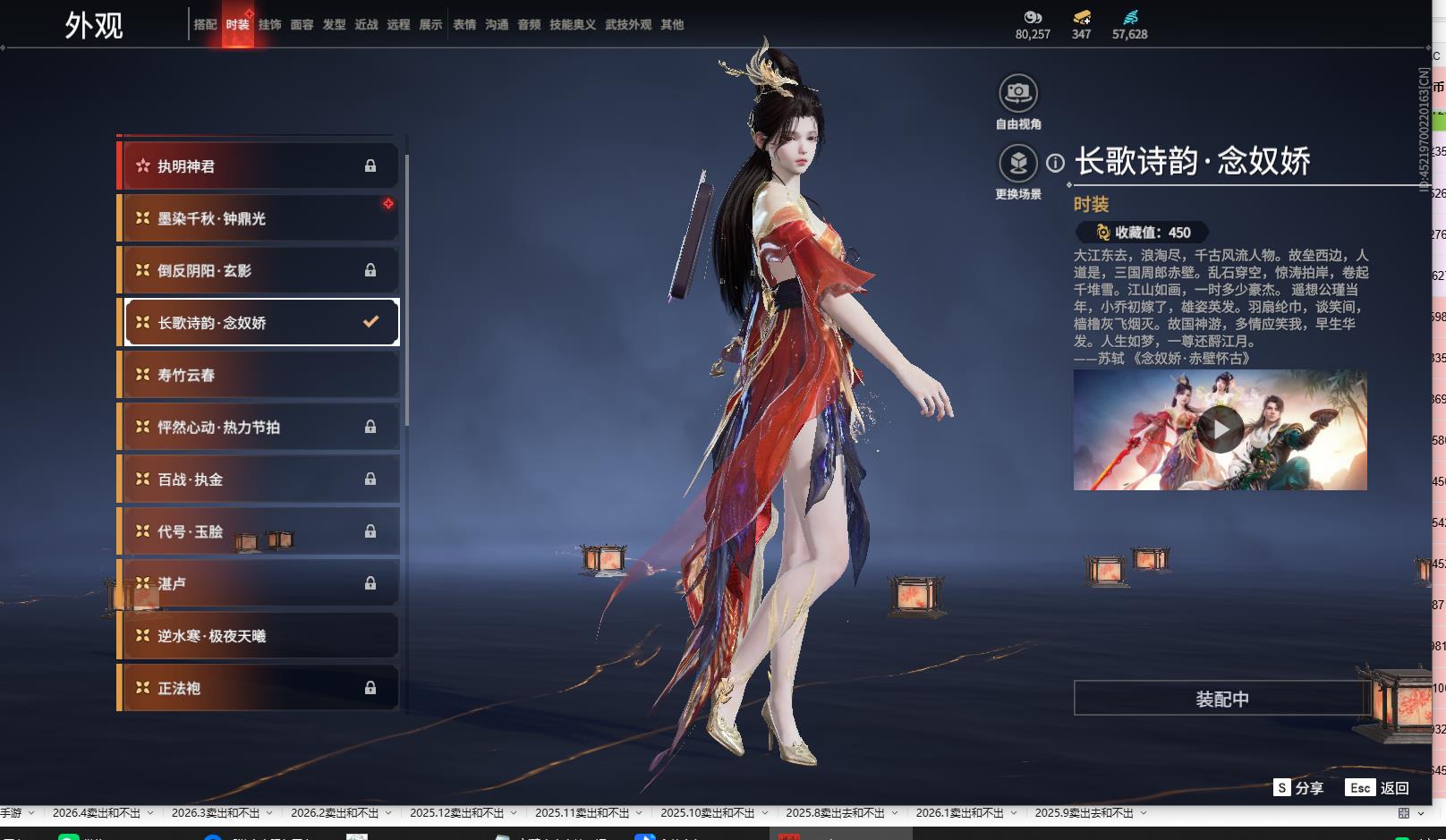Image resolution: width=1446 pixels, height=840 pixels.
Task: Enable 自由视角 free camera mode
Action: pos(1018,93)
